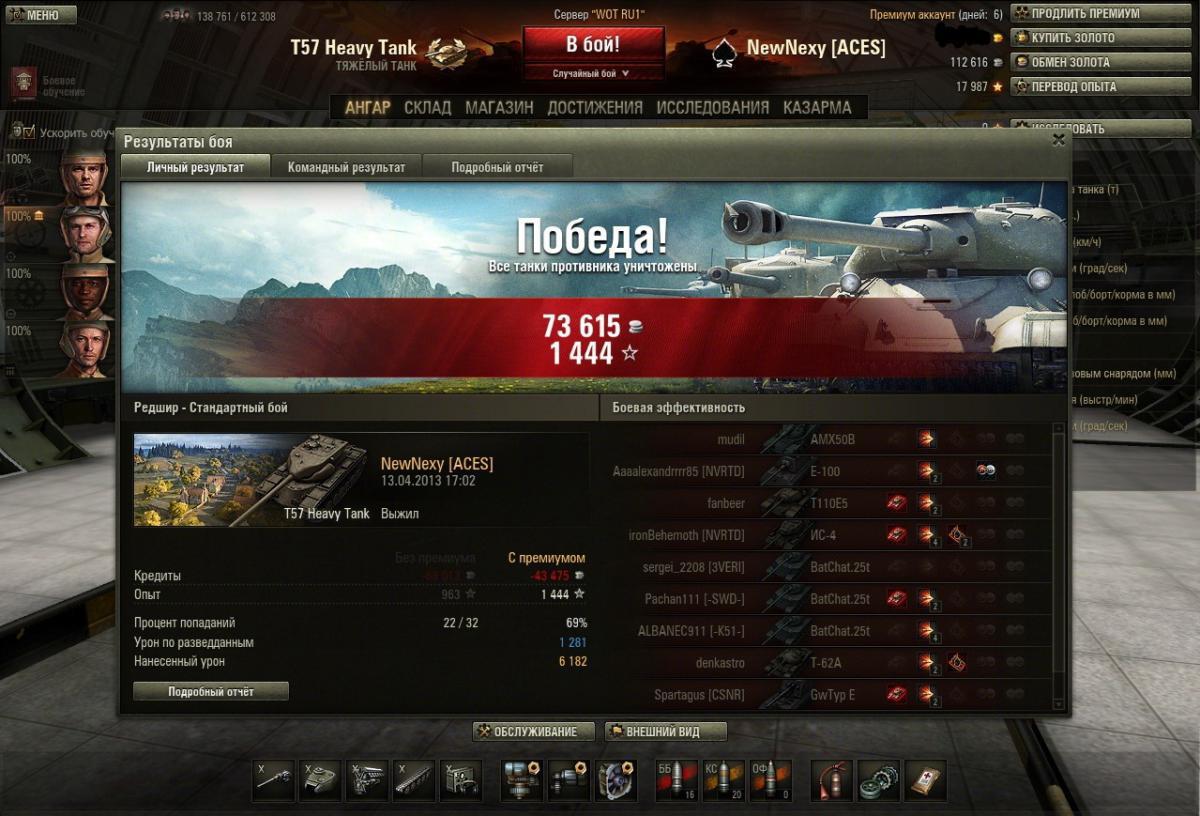Screen dimensions: 1200x816
Task: Close the battle results window
Action: coord(1058,141)
